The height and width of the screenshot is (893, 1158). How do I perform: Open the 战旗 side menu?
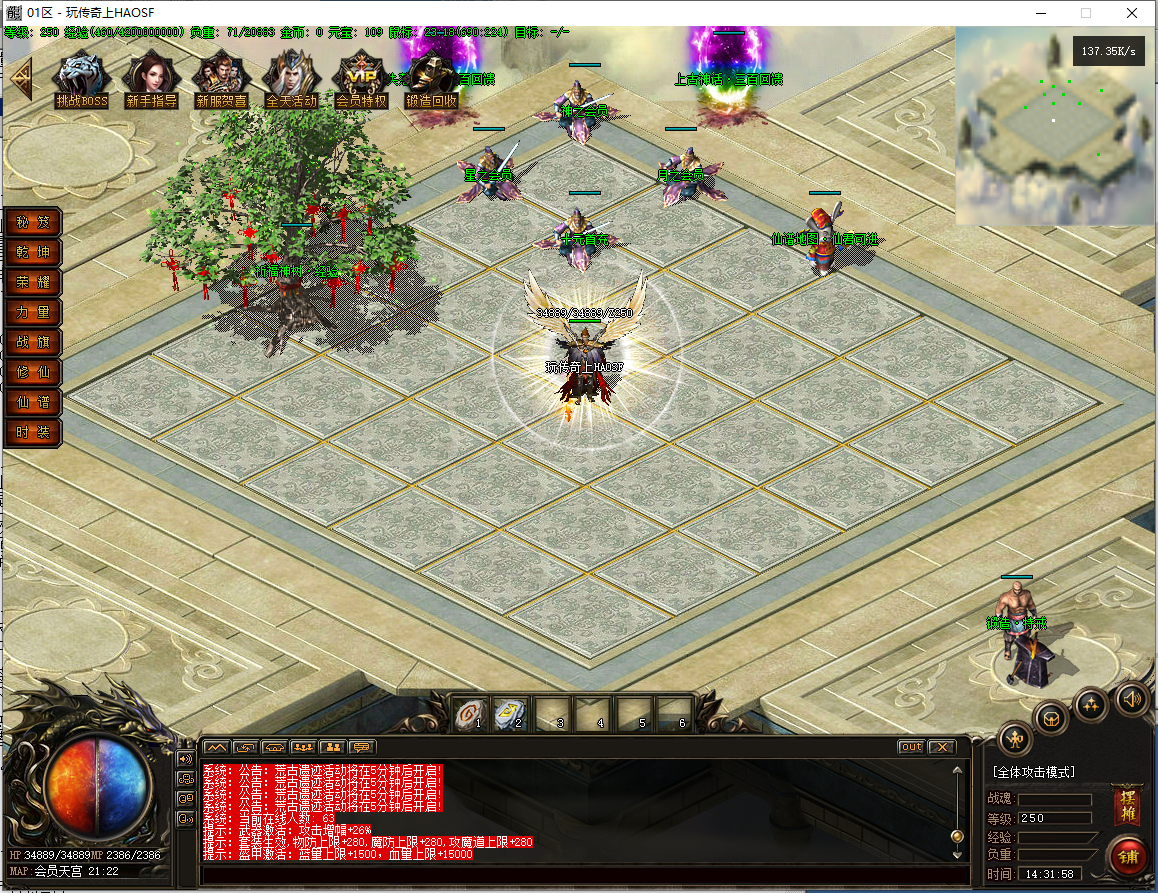coord(32,342)
